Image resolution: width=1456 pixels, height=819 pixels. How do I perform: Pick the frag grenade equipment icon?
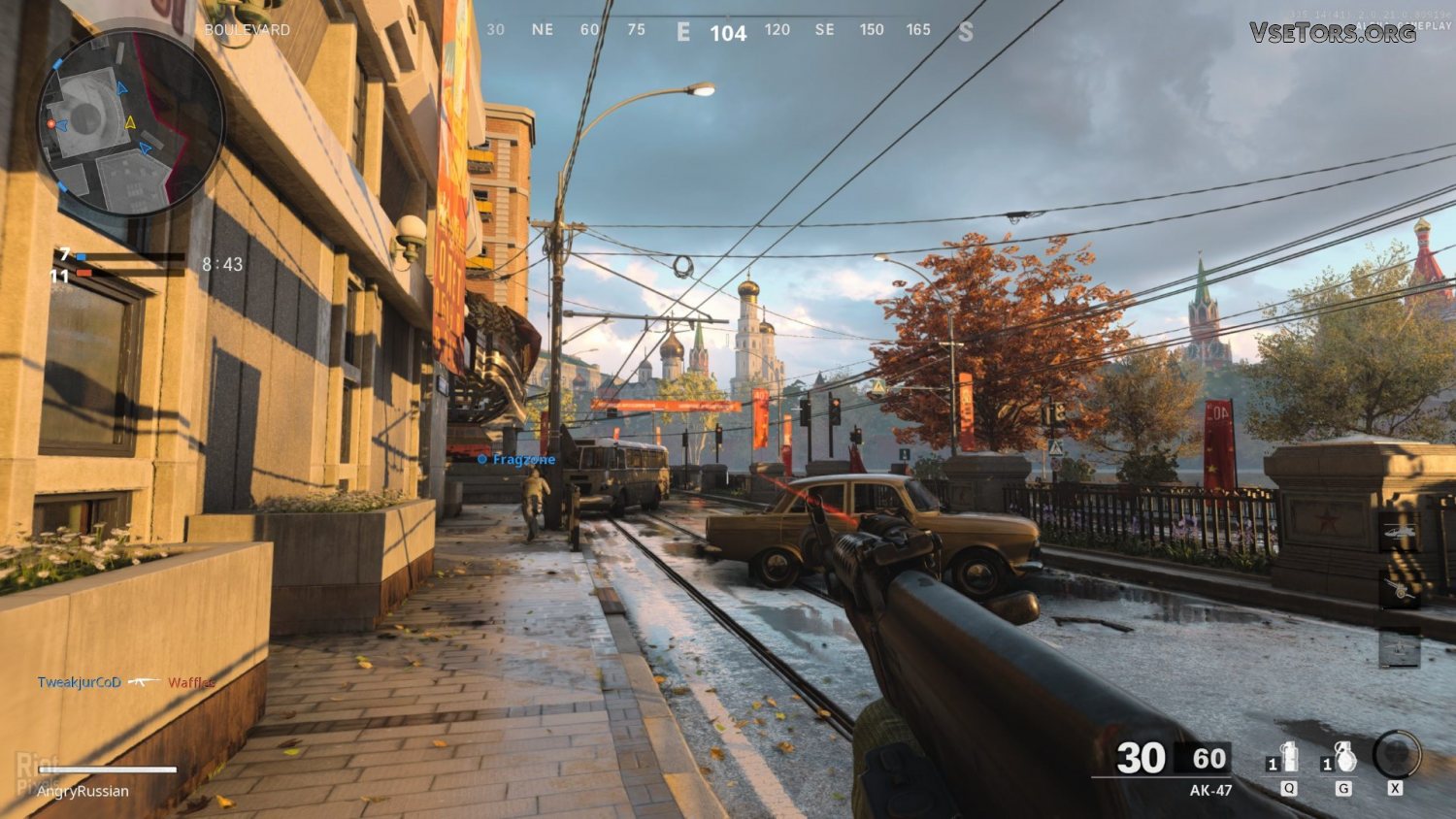click(1343, 757)
